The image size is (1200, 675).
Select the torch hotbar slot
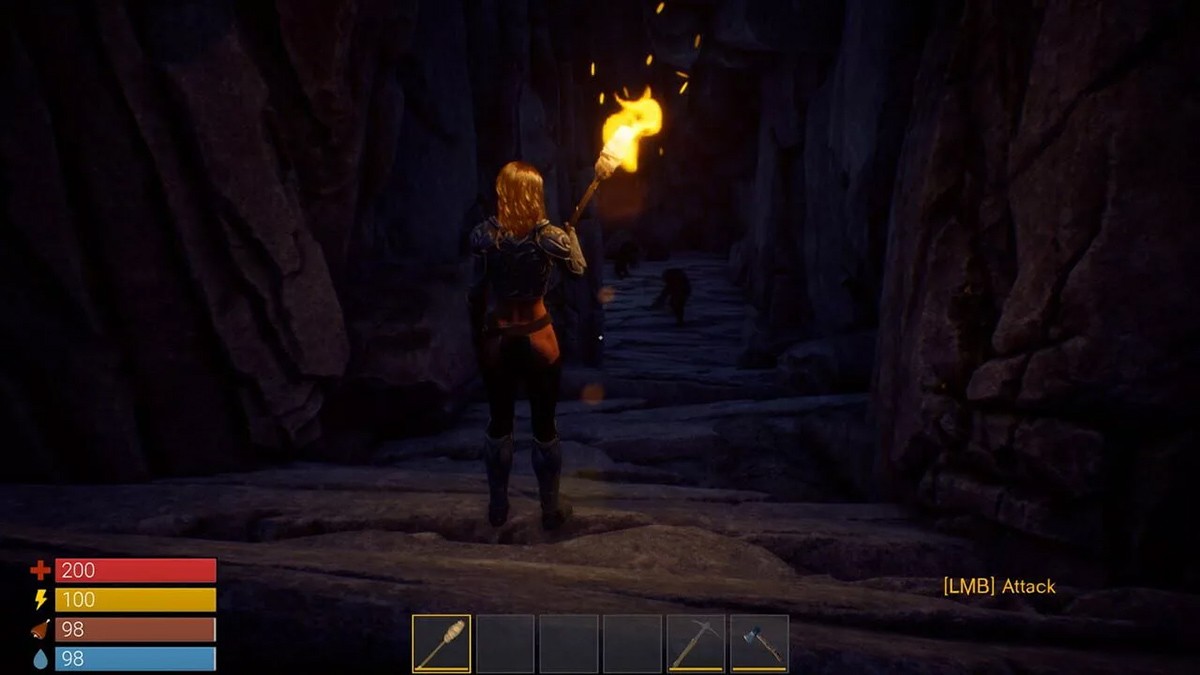[x=441, y=643]
